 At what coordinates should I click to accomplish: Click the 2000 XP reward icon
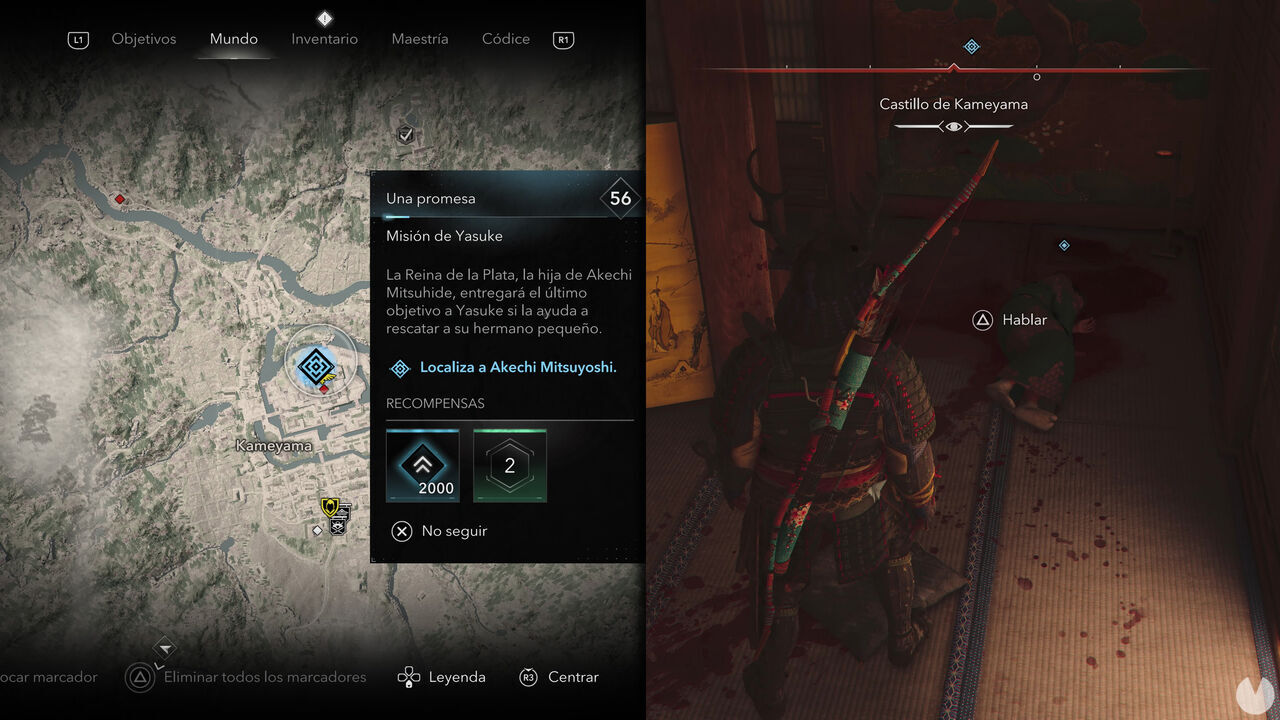[x=422, y=465]
